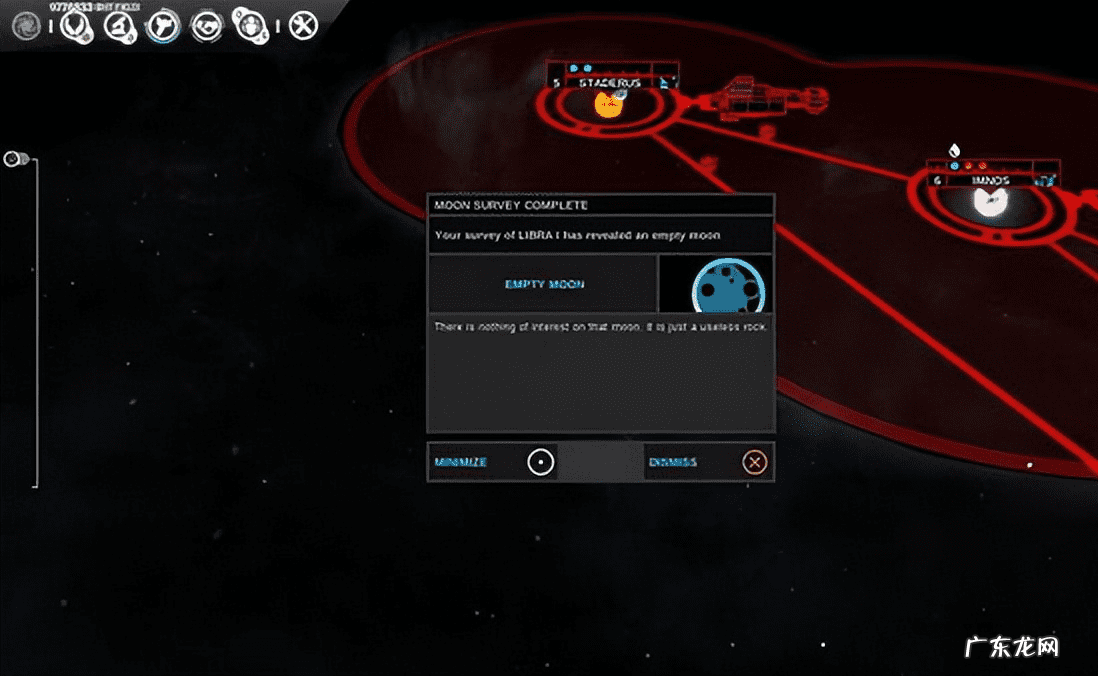Open the spiral galaxy empire icon
The image size is (1098, 676).
[26, 26]
